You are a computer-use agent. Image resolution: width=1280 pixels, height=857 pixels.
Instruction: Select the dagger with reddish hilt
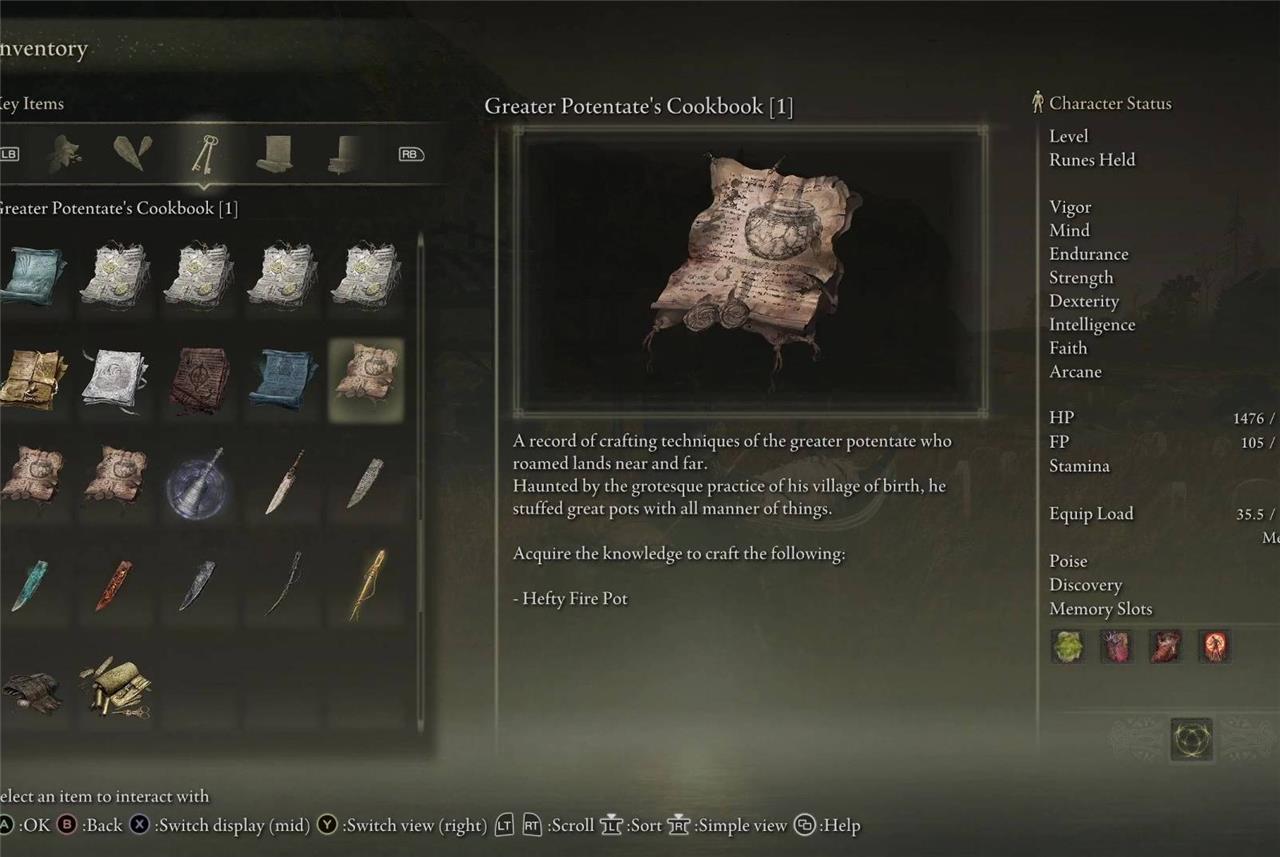click(284, 482)
